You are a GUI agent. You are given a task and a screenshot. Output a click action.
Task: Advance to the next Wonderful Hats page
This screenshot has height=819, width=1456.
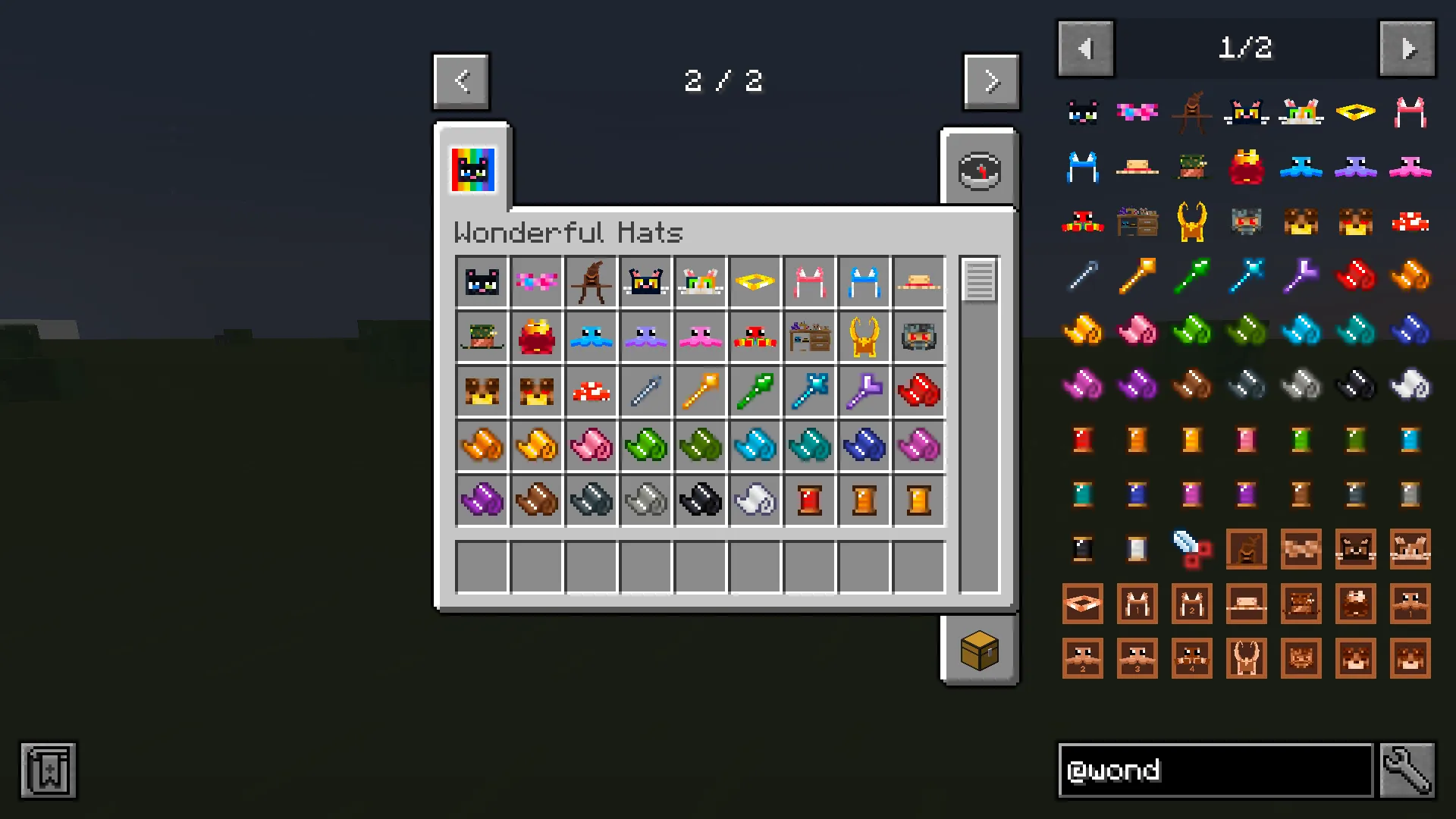tap(991, 81)
